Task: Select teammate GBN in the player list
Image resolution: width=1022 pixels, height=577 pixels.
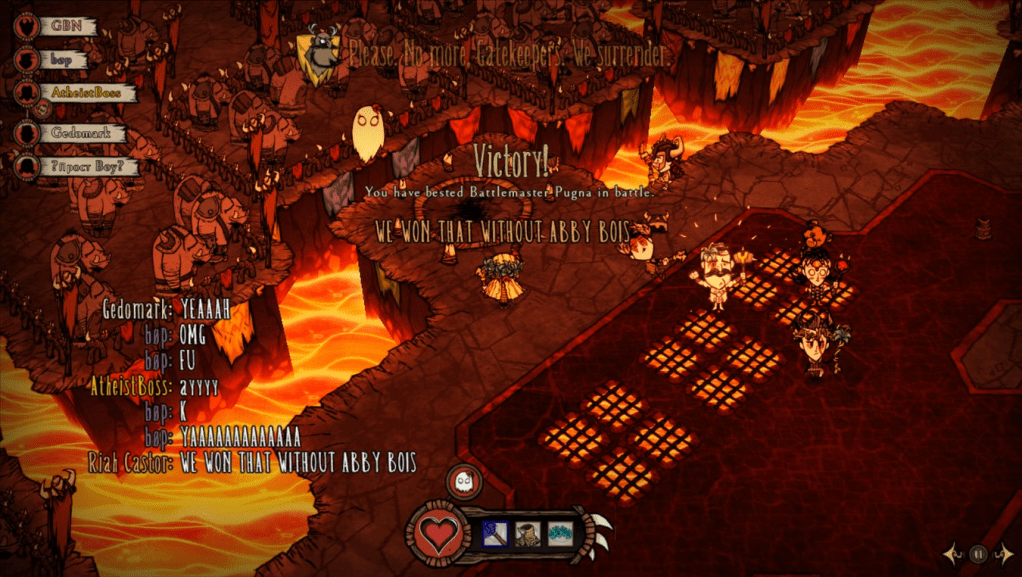Action: tap(68, 26)
